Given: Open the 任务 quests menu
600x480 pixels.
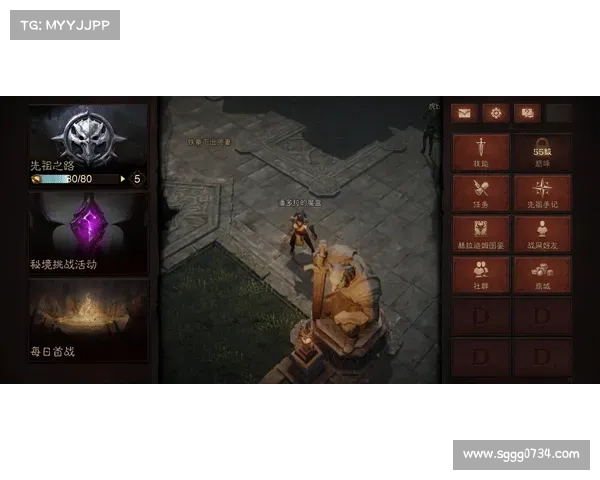Looking at the screenshot, I should coord(481,193).
